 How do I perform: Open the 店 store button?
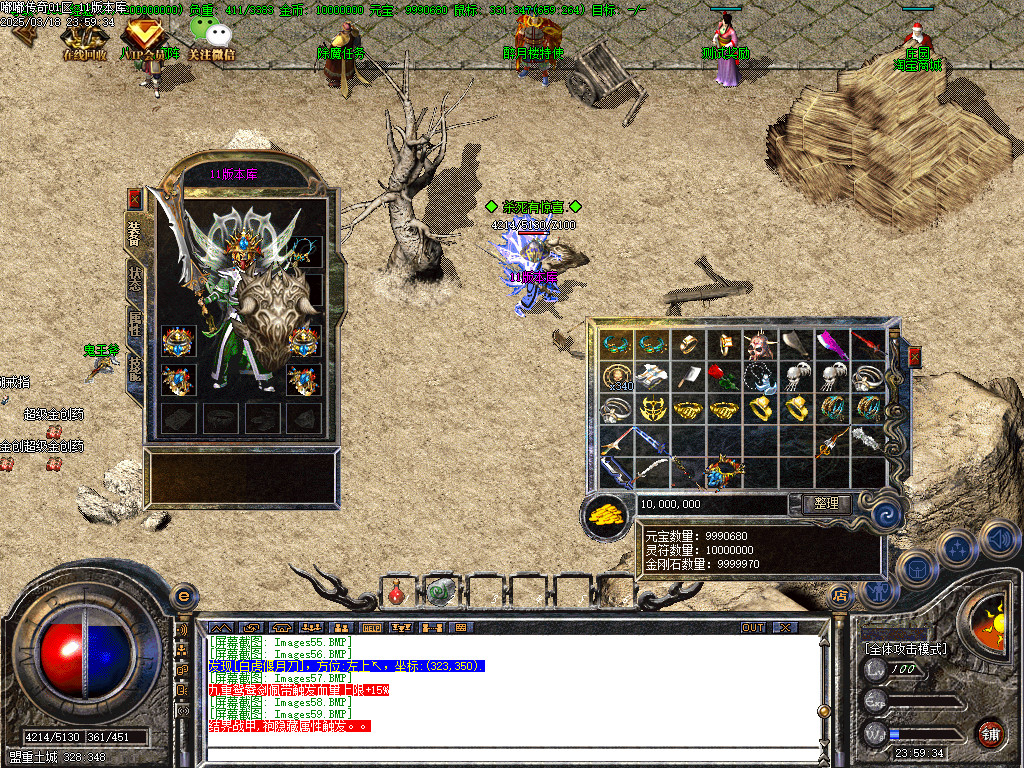(x=840, y=596)
